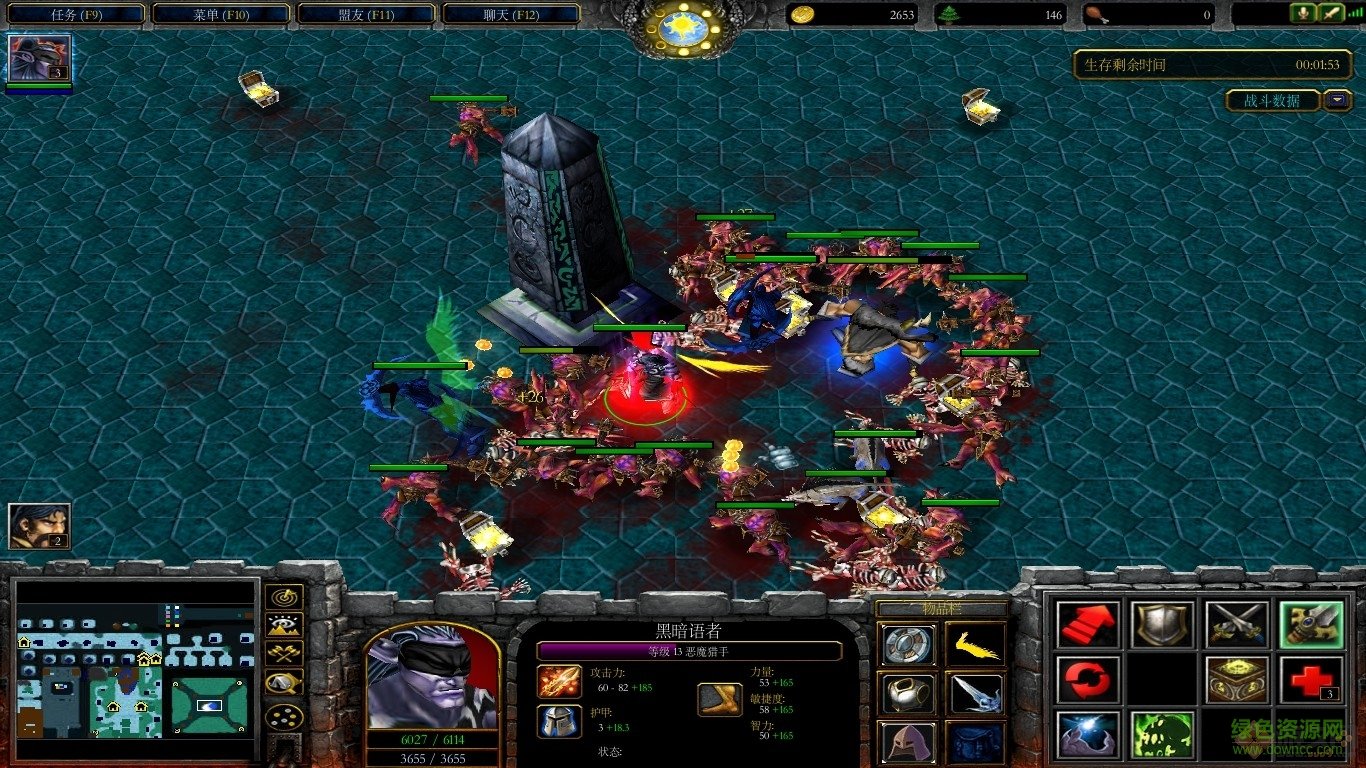Toggle minimap ally color mode (crossed axes)
The width and height of the screenshot is (1366, 768).
(x=284, y=655)
